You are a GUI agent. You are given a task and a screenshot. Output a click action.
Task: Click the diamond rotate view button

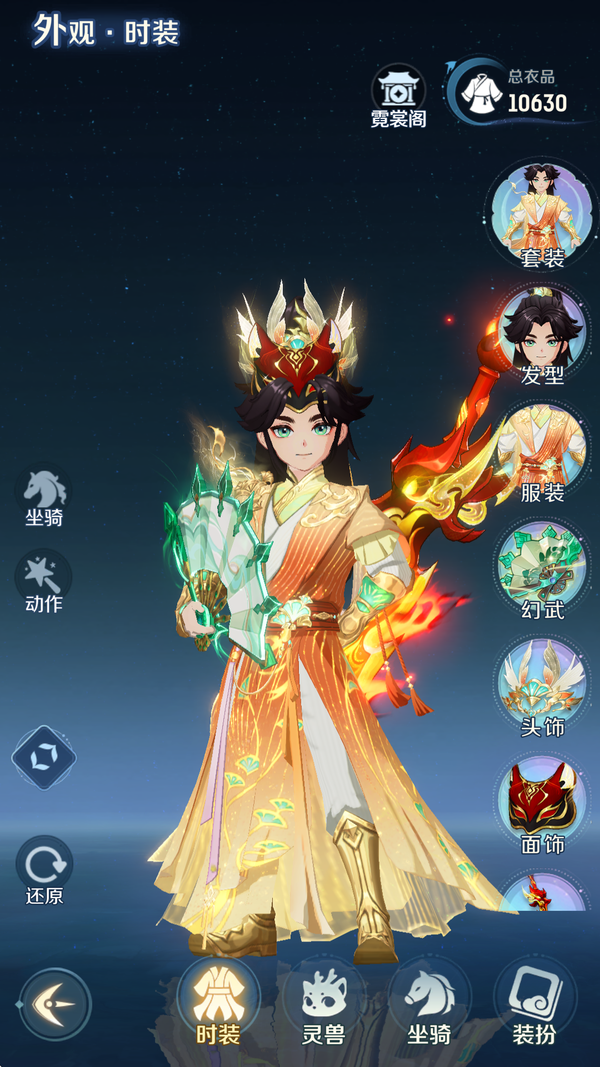pyautogui.click(x=44, y=757)
